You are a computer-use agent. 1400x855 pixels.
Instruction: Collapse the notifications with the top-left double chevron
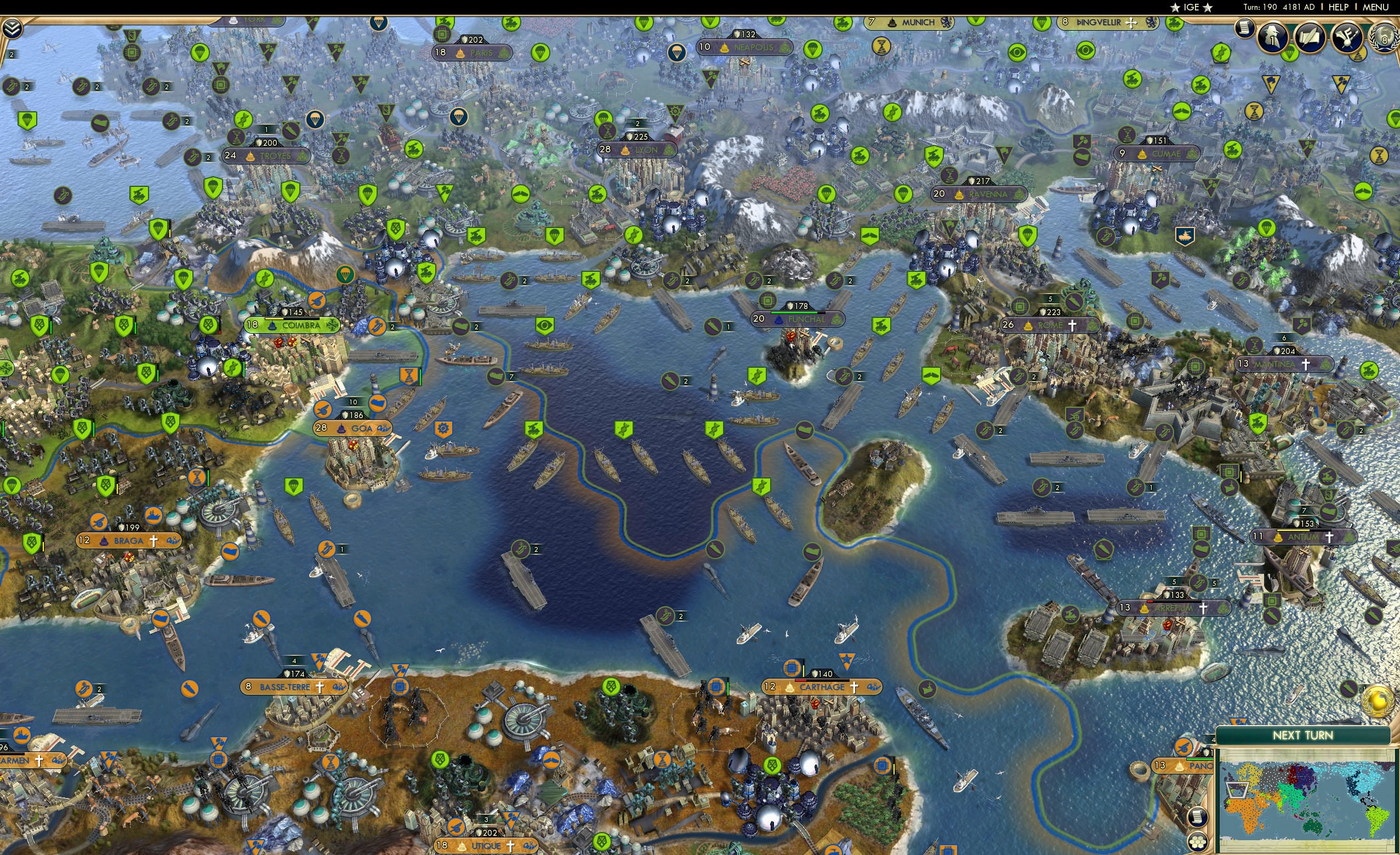(13, 29)
